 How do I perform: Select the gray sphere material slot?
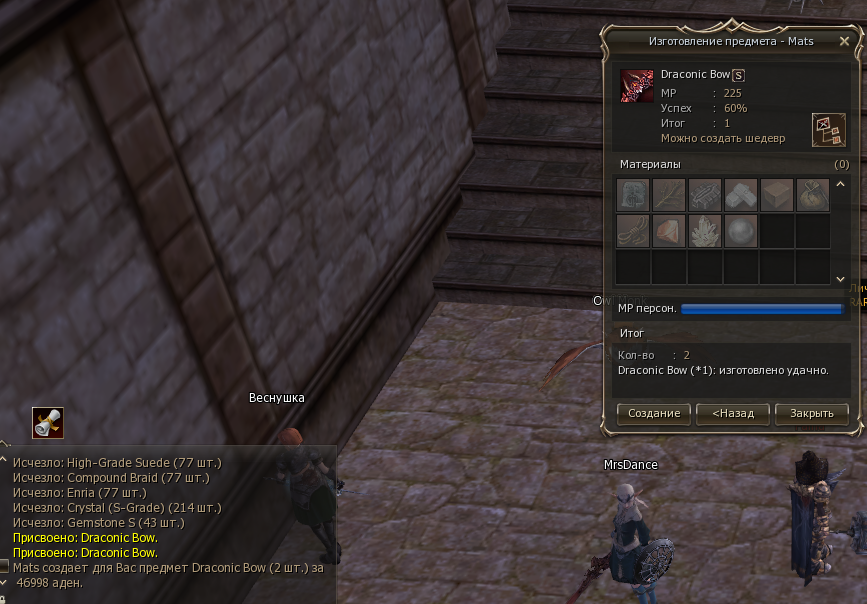click(741, 231)
